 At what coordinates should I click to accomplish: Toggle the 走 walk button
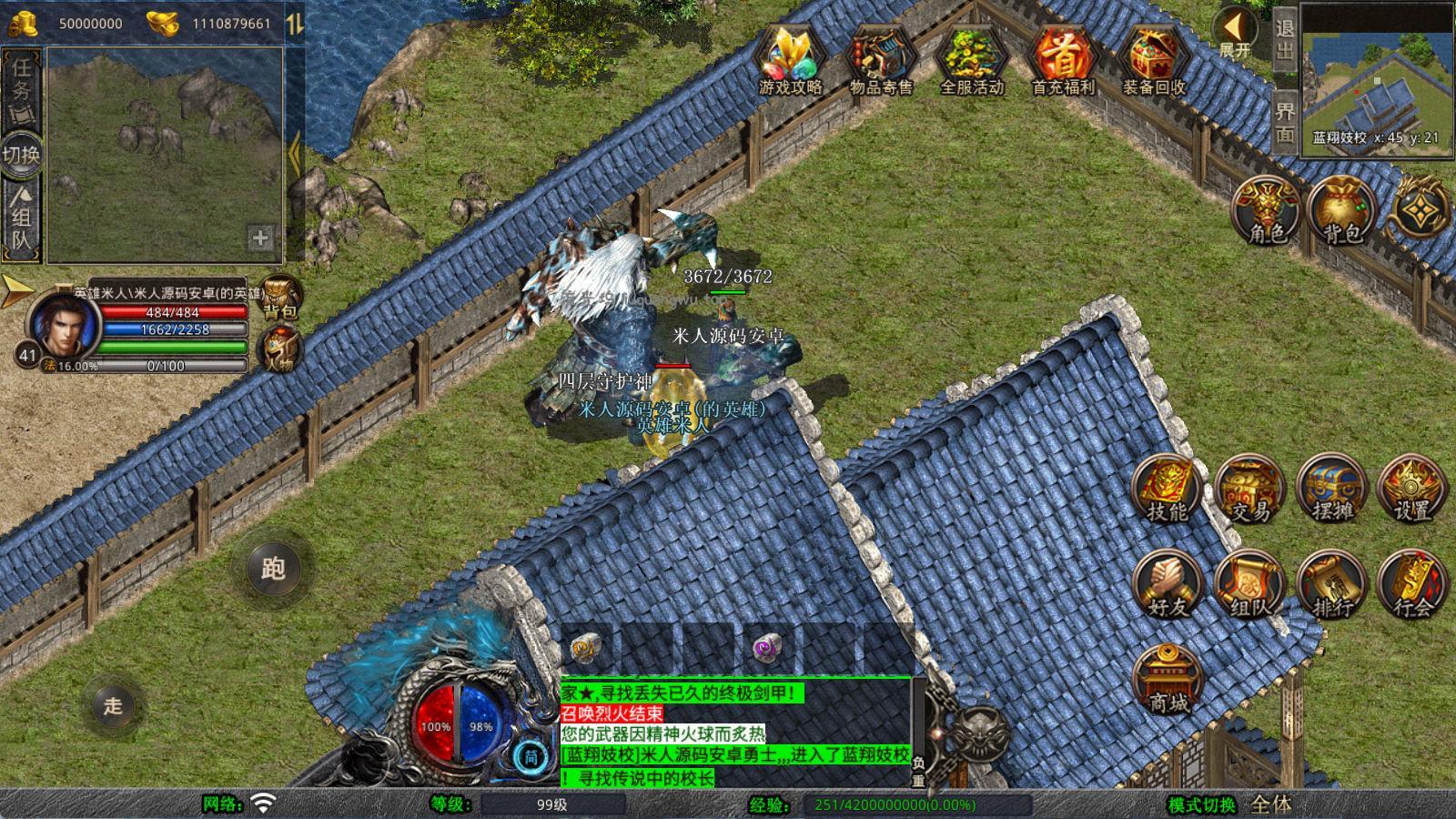point(113,705)
